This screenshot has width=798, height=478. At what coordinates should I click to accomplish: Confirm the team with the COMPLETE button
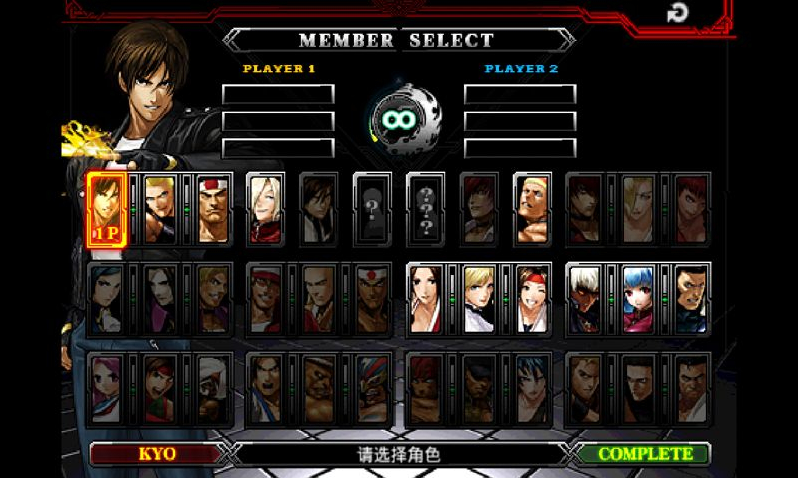[x=645, y=454]
